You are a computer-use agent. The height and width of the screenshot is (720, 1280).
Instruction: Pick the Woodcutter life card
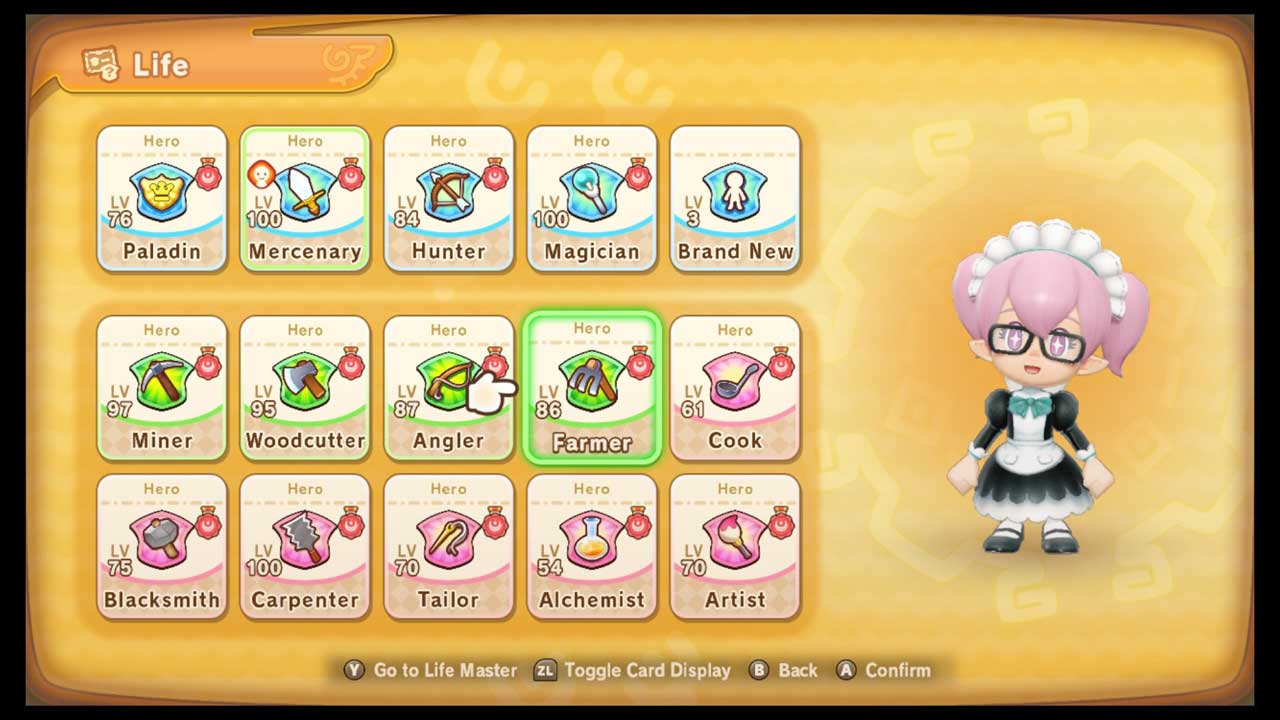(x=305, y=388)
